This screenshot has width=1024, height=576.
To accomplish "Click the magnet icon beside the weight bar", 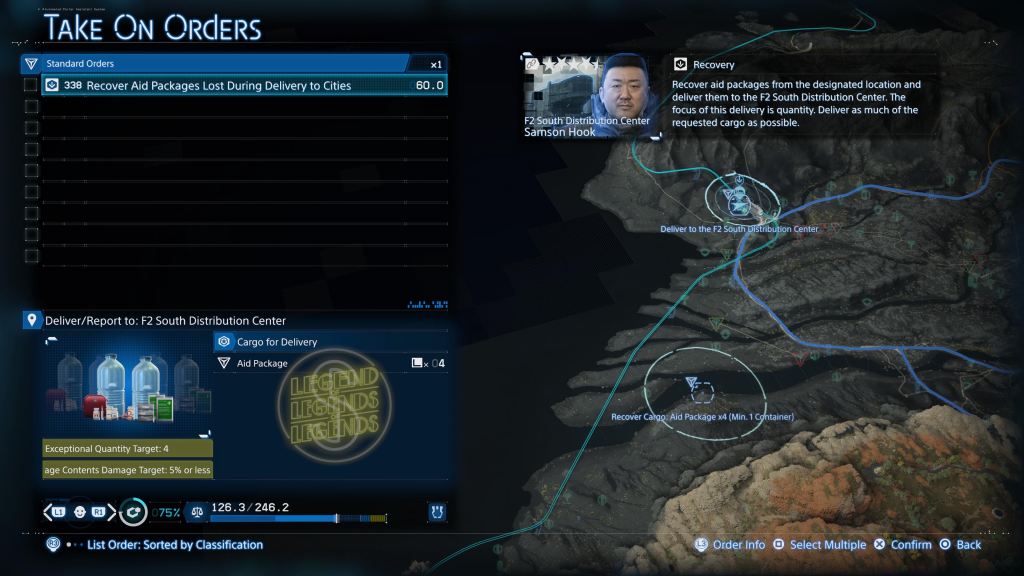I will 436,512.
